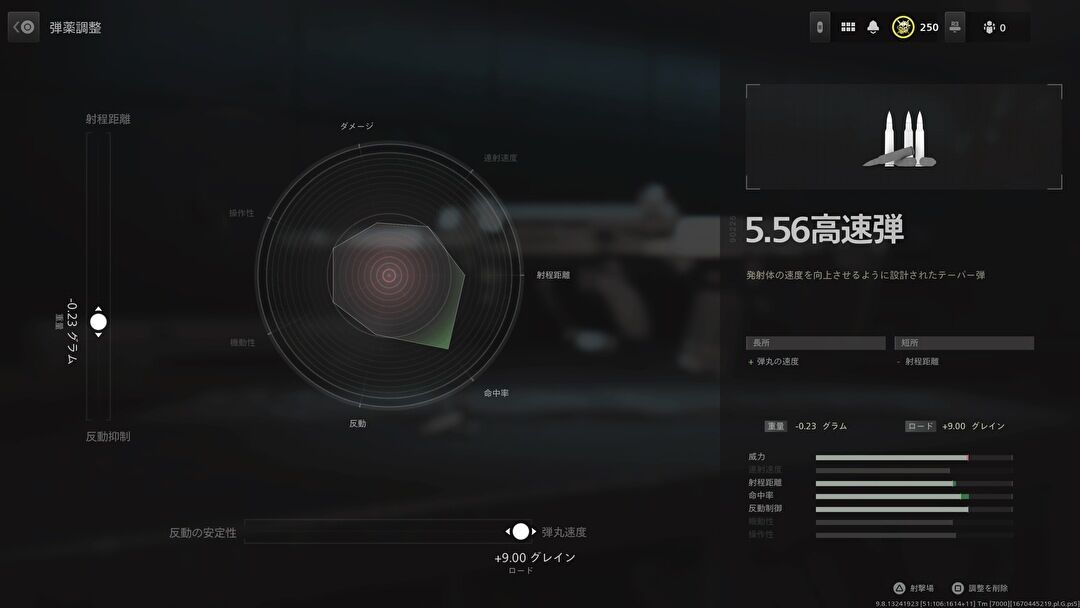Click the horizontal load (ロード) slider handle

tap(520, 531)
